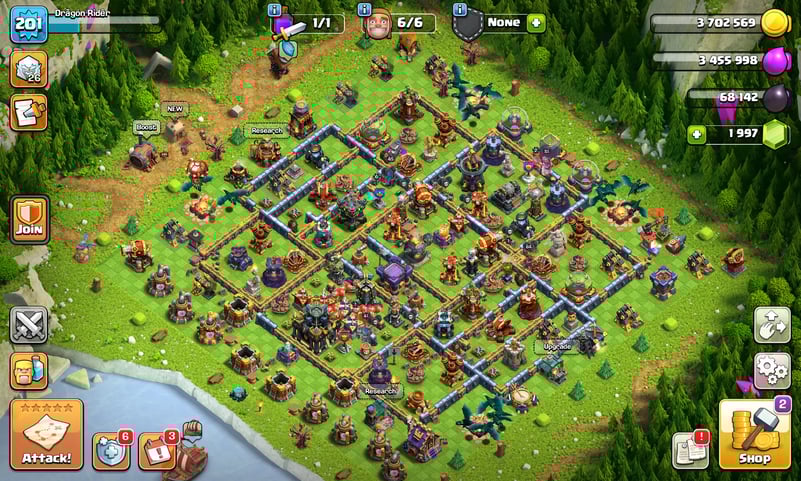This screenshot has height=481, width=801.
Task: Open the barbarian and potion army button
Action: (x=28, y=370)
